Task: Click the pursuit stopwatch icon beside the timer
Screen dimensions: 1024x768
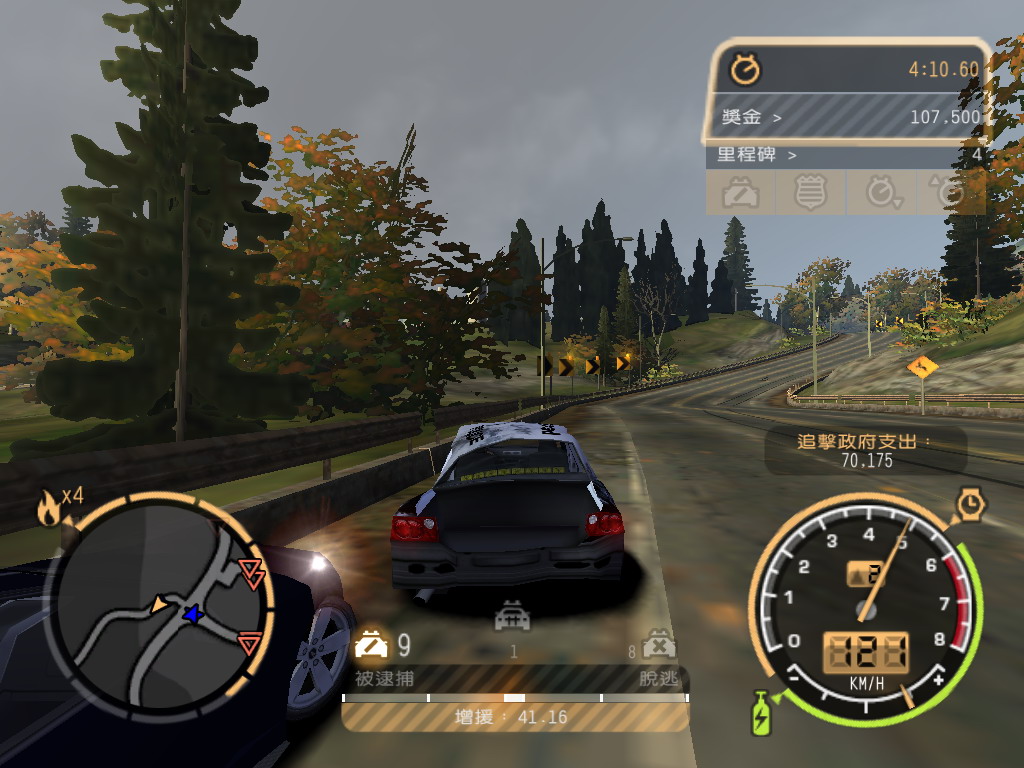Action: [745, 69]
